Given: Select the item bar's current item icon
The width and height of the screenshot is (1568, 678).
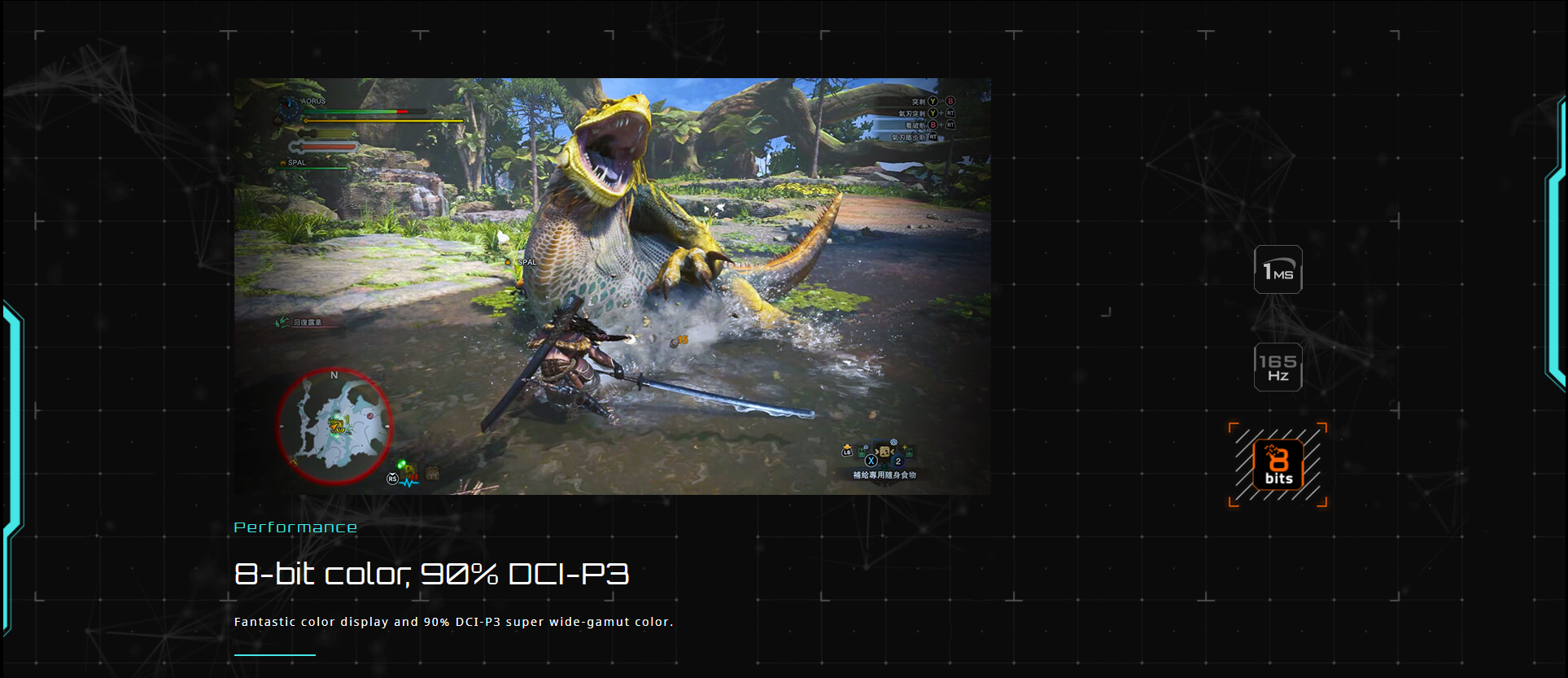Looking at the screenshot, I should 883,451.
